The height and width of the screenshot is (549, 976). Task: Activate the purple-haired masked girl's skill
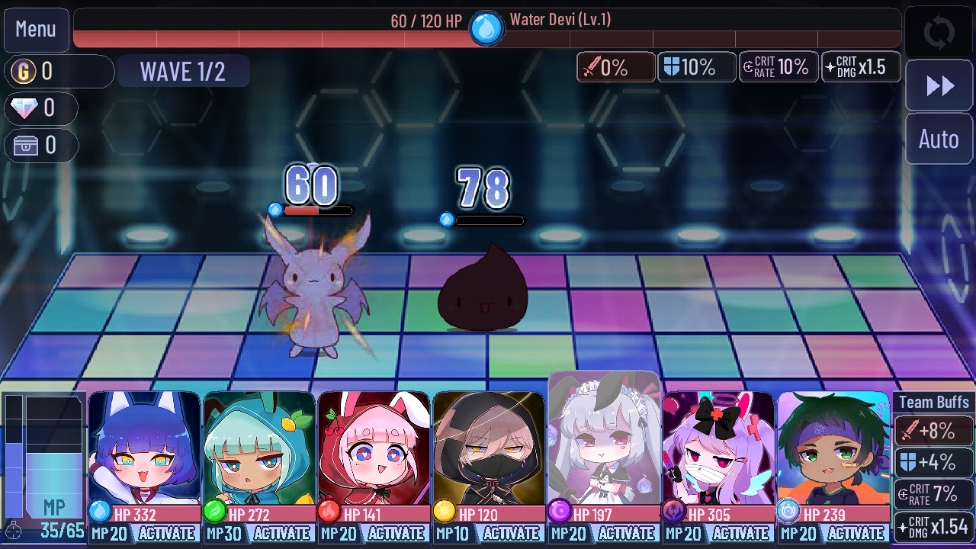(x=741, y=534)
